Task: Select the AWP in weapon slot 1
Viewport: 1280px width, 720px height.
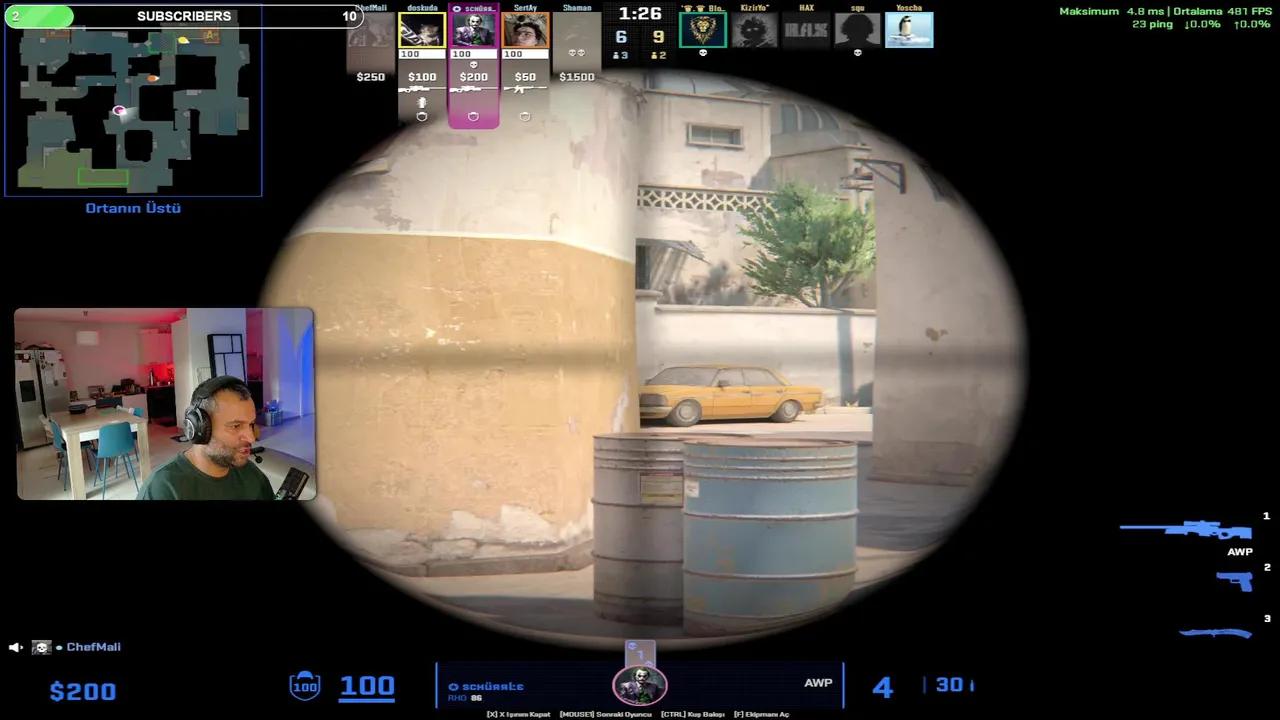Action: (x=1185, y=529)
